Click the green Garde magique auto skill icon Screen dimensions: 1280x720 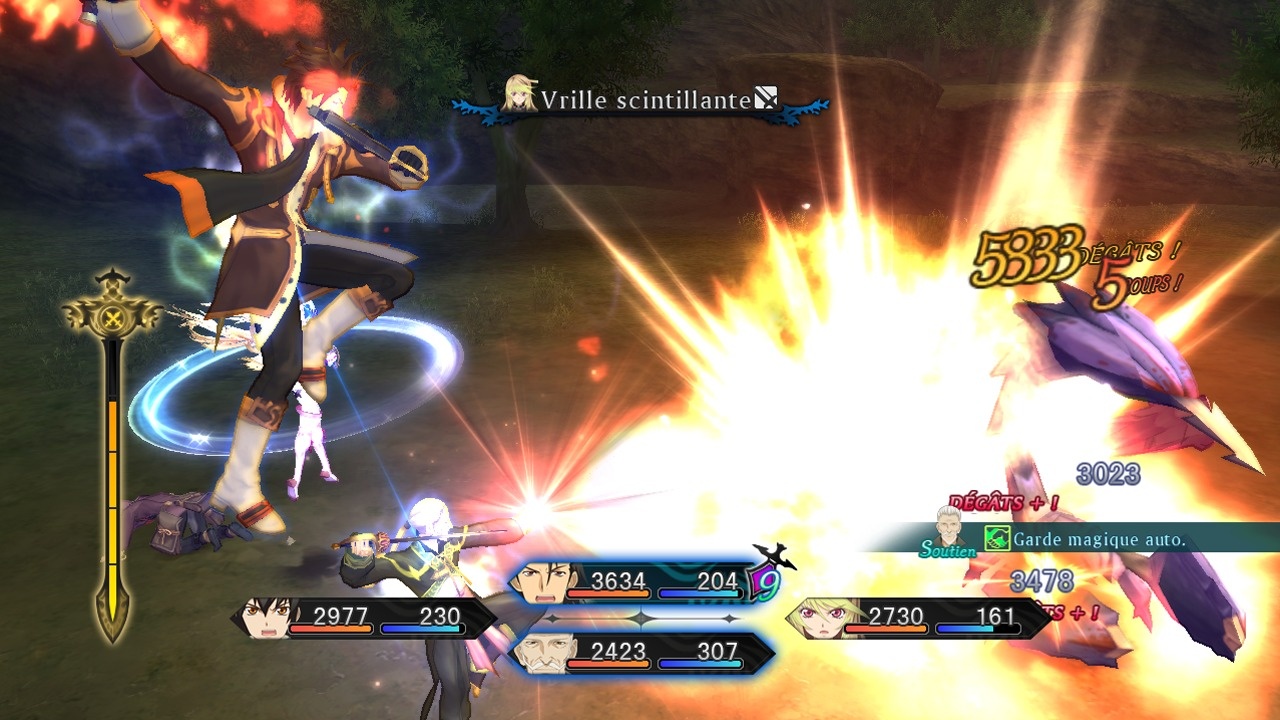pos(996,539)
